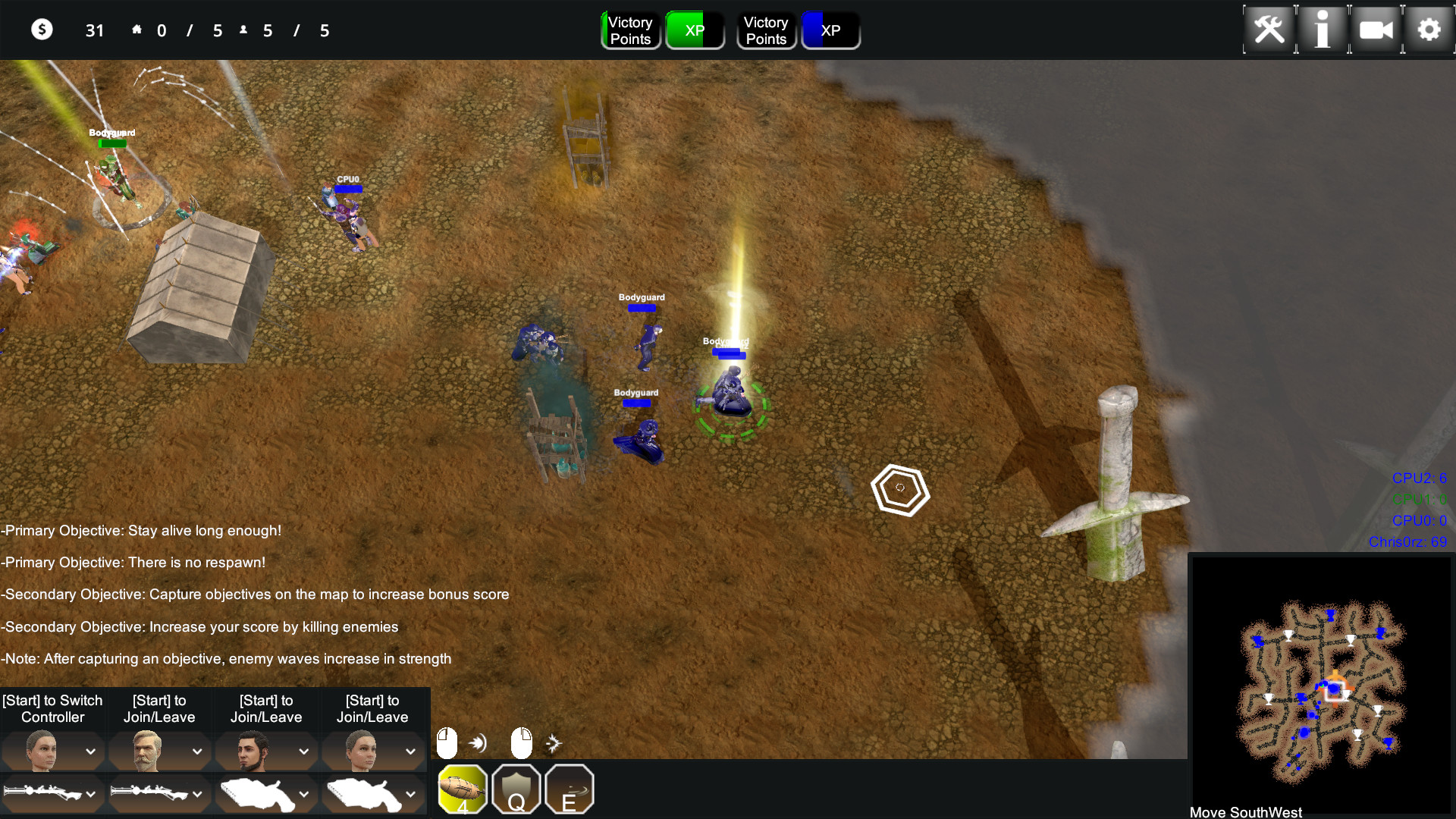
Task: Click the info icon in the top bar
Action: point(1322,30)
